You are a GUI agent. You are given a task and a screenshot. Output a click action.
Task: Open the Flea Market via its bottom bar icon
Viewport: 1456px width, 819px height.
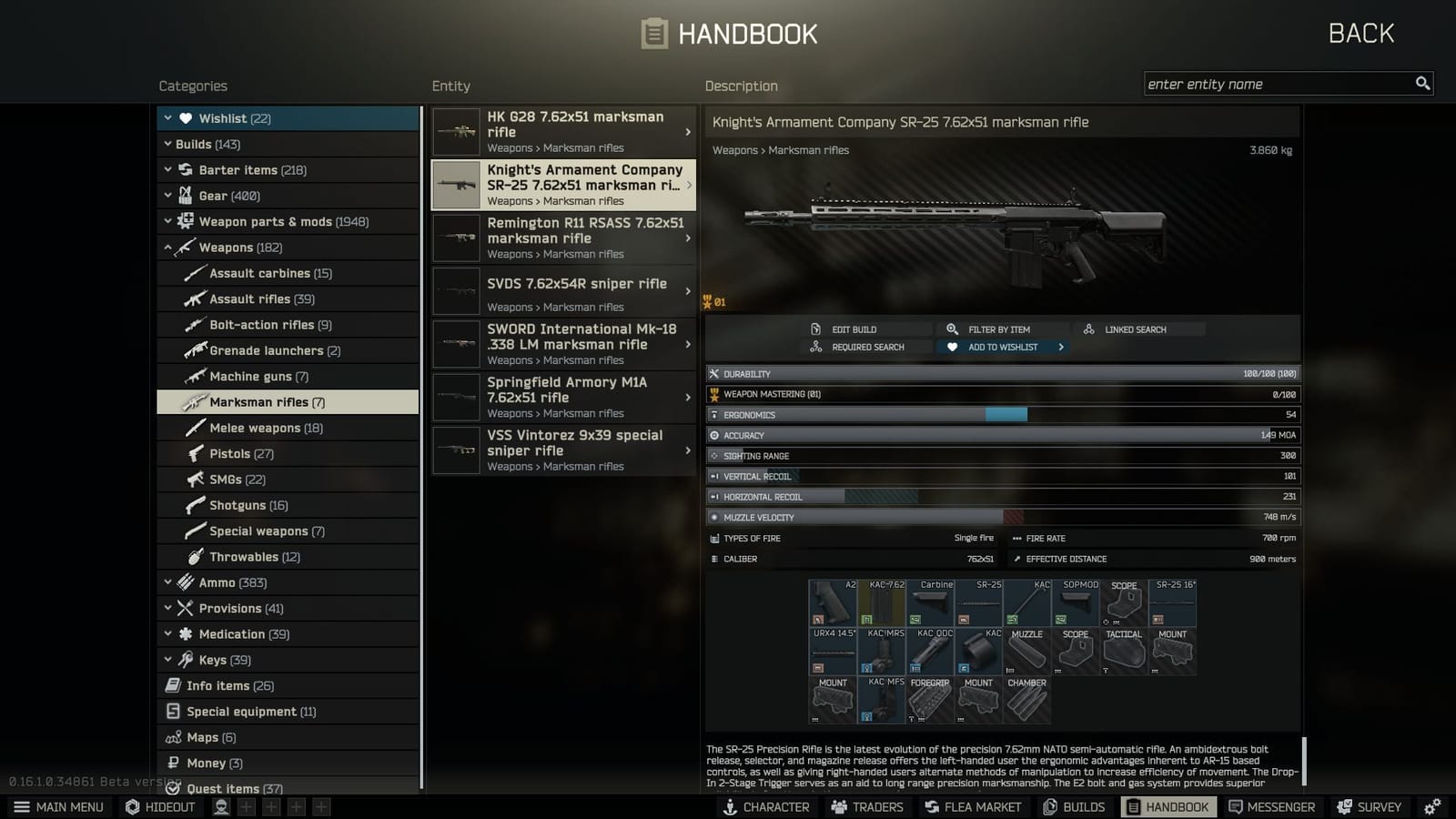[x=972, y=806]
